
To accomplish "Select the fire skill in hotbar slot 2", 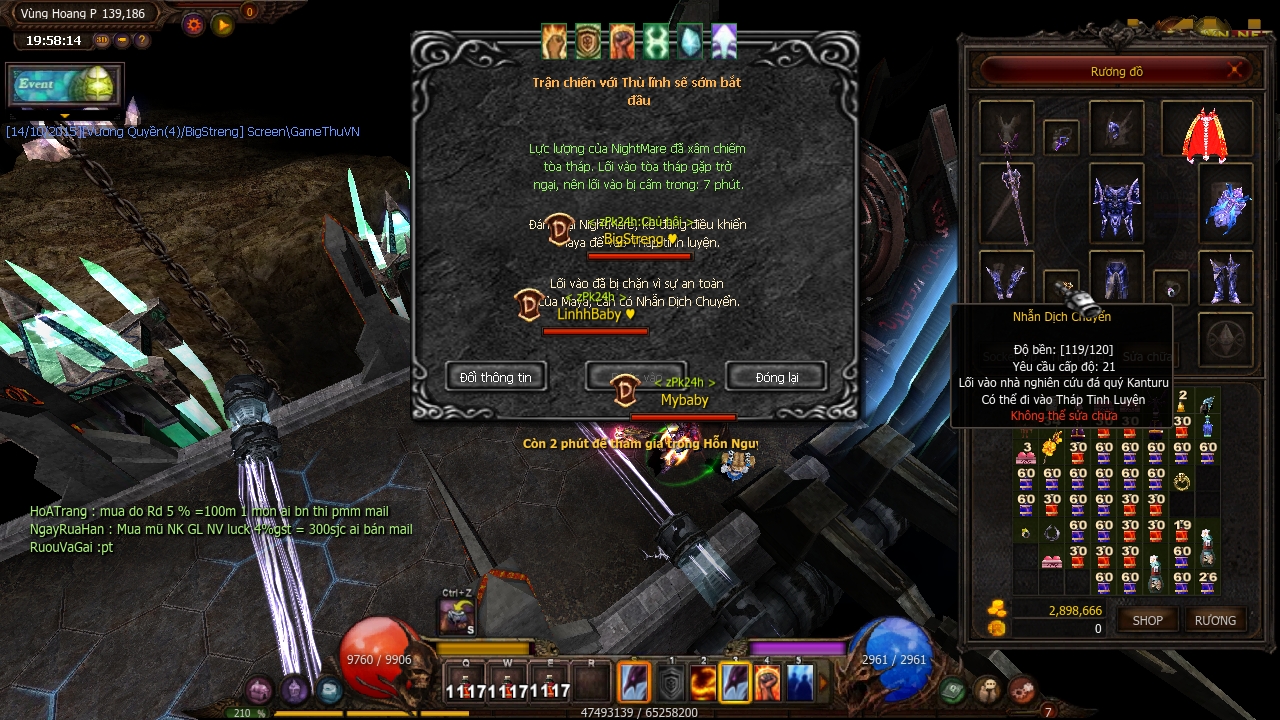I will point(702,683).
